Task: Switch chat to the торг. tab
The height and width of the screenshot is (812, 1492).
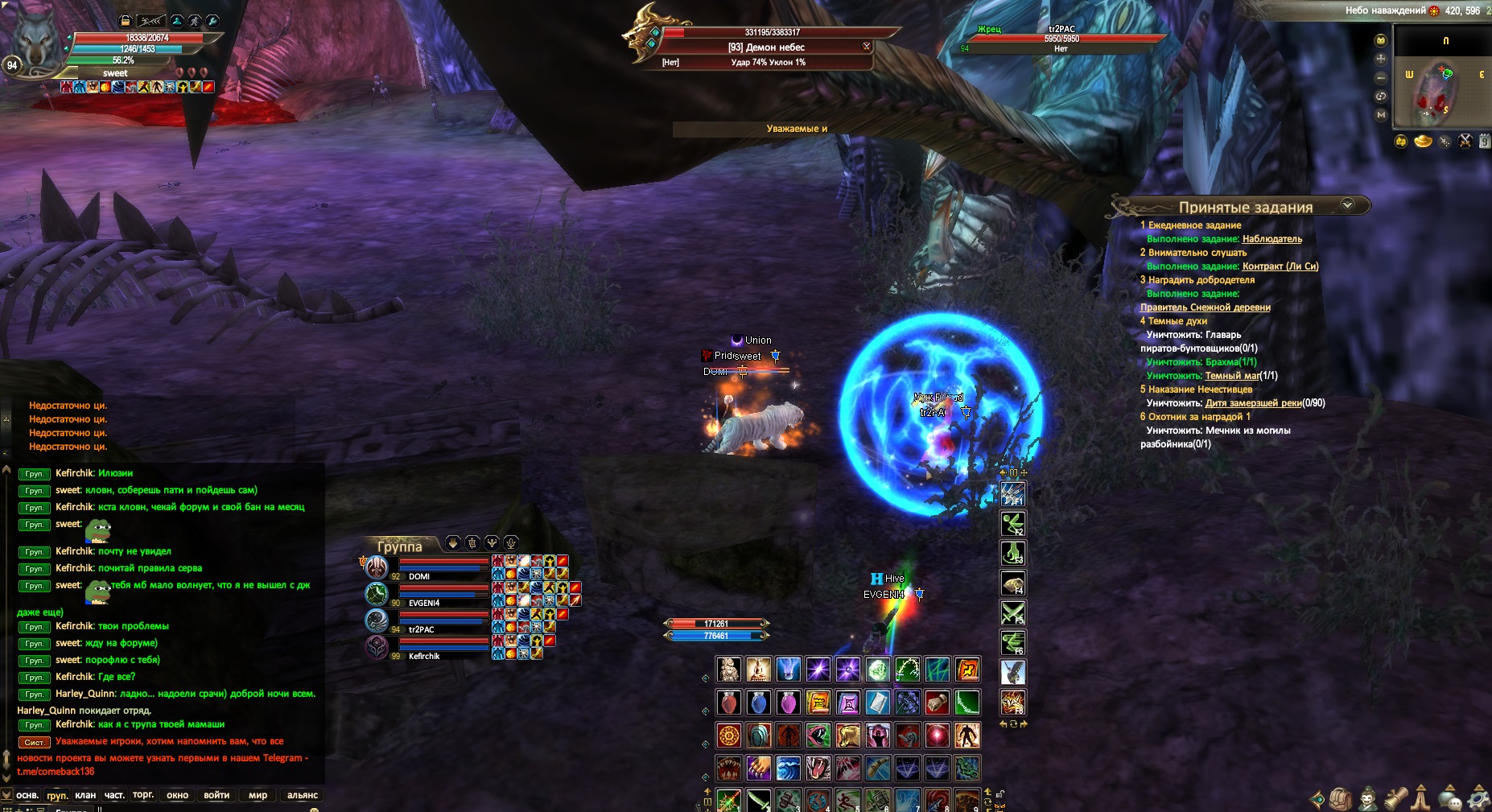Action: (143, 795)
